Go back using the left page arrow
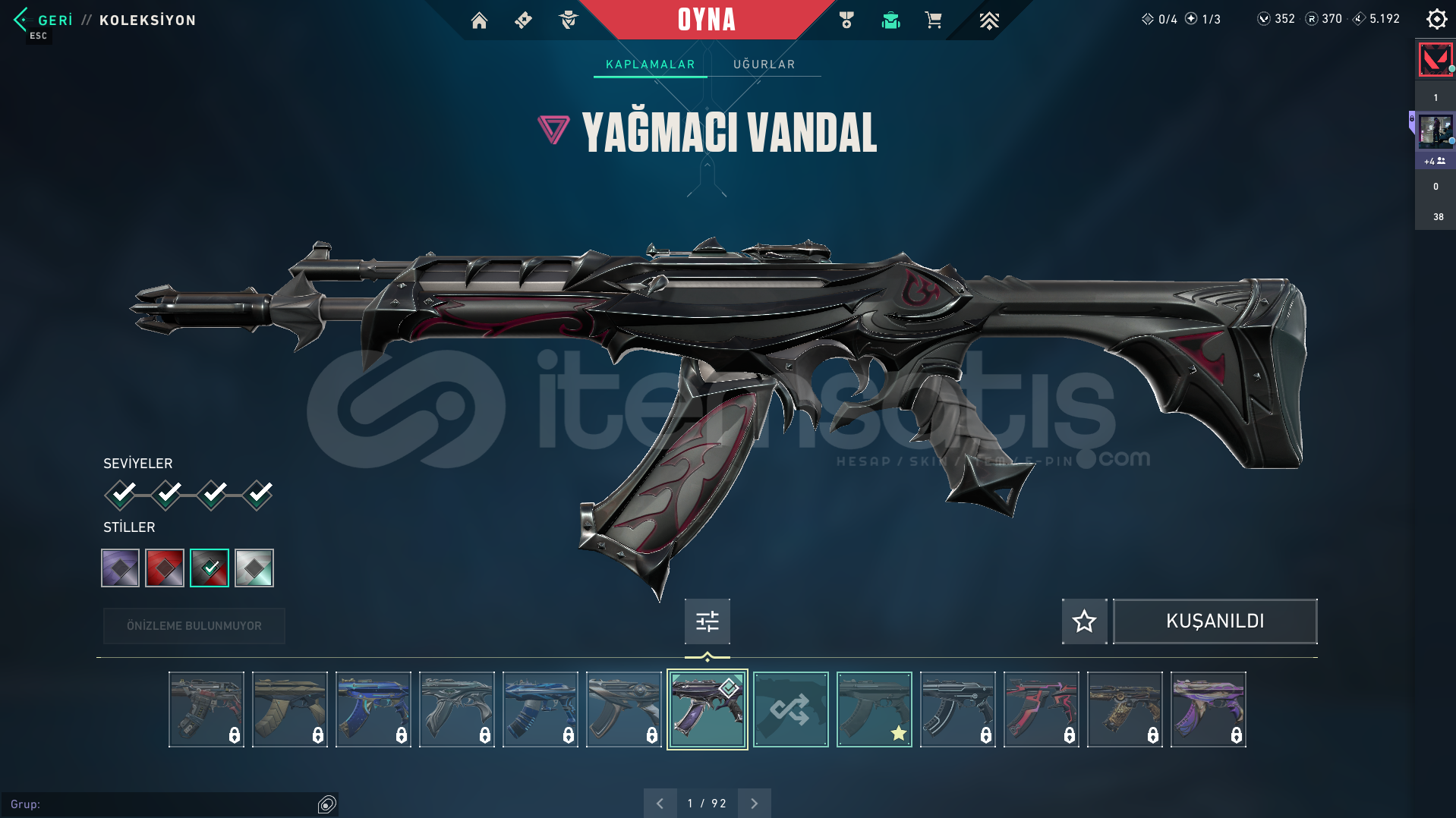This screenshot has height=818, width=1456. click(660, 803)
